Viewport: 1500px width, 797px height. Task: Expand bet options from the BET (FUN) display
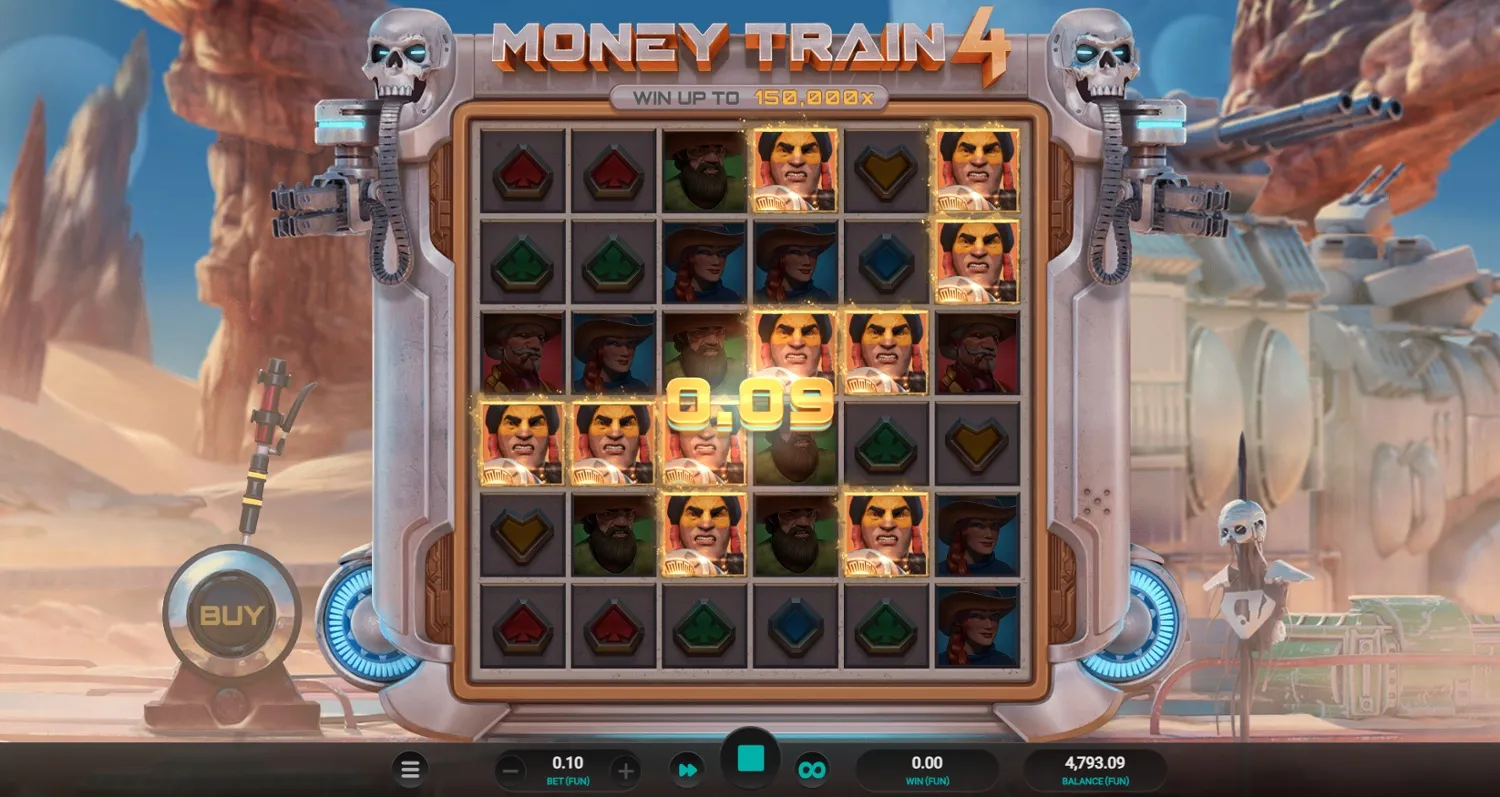[x=568, y=780]
